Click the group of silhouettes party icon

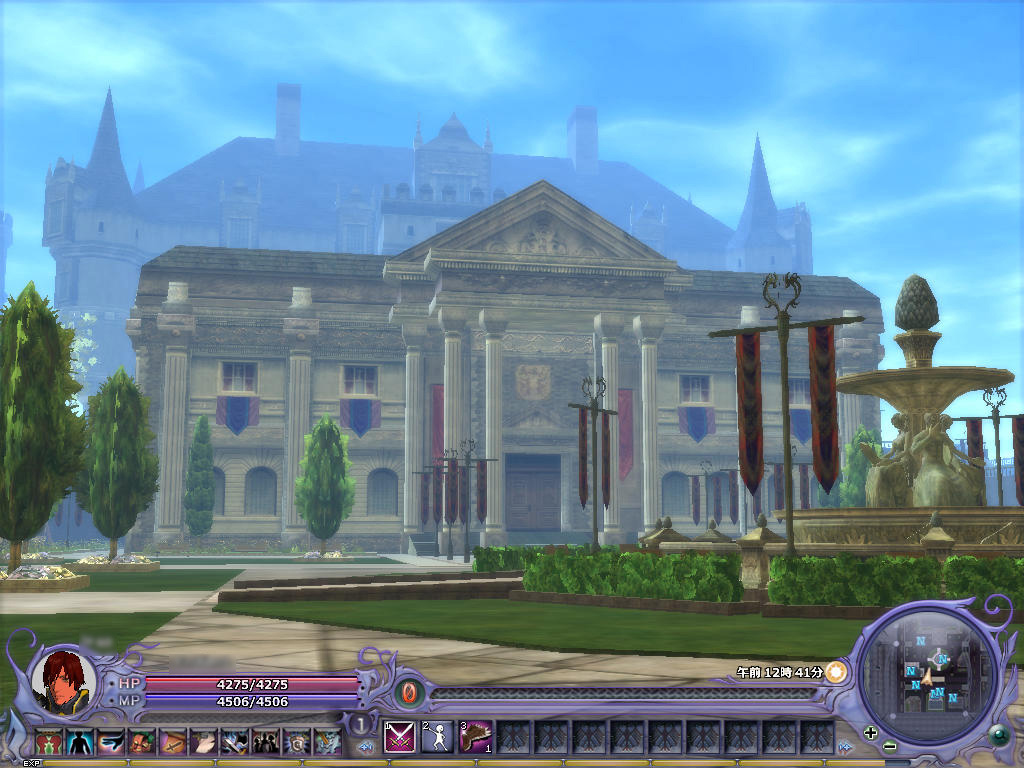[266, 742]
